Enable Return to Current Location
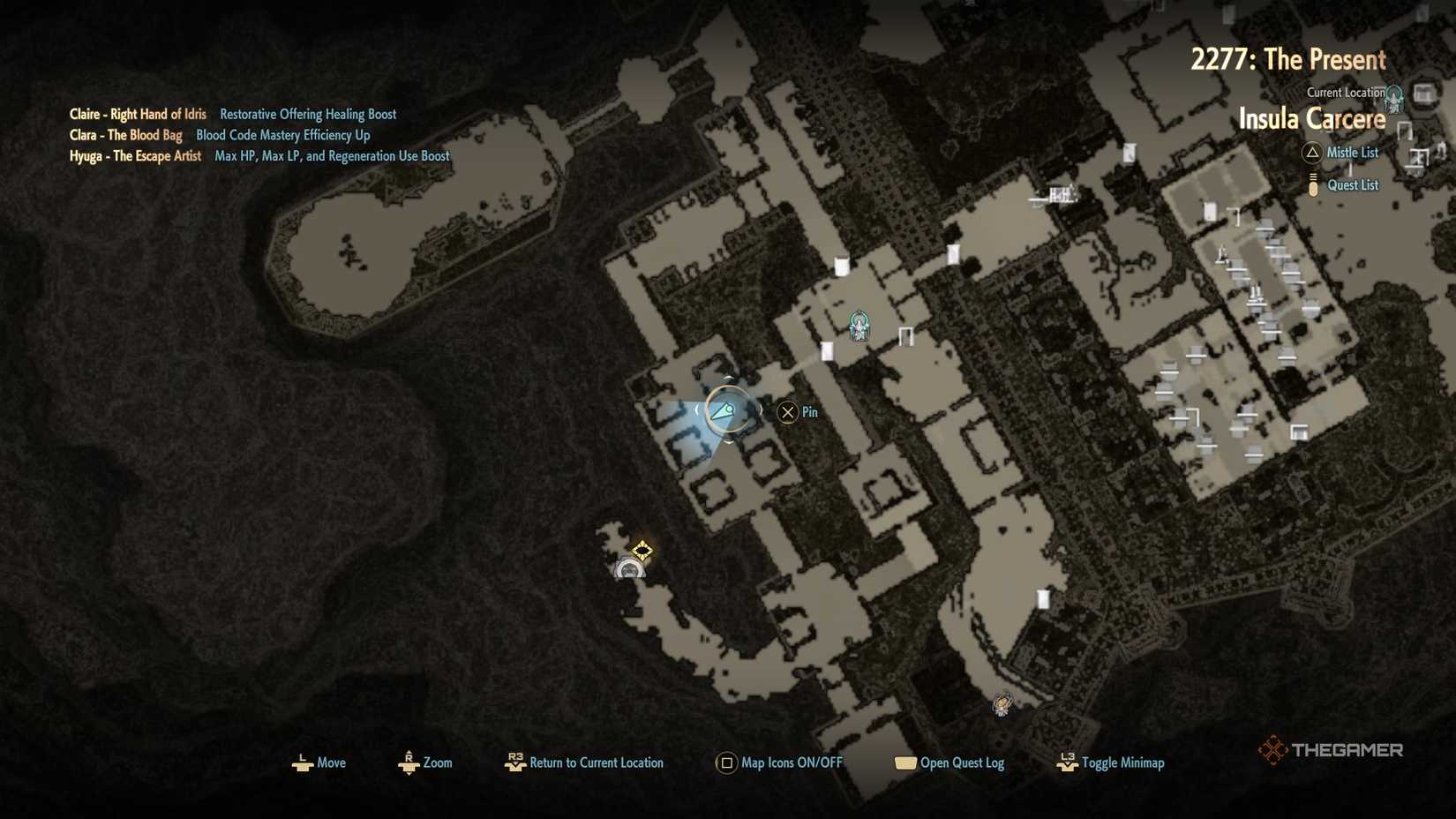 coord(515,762)
